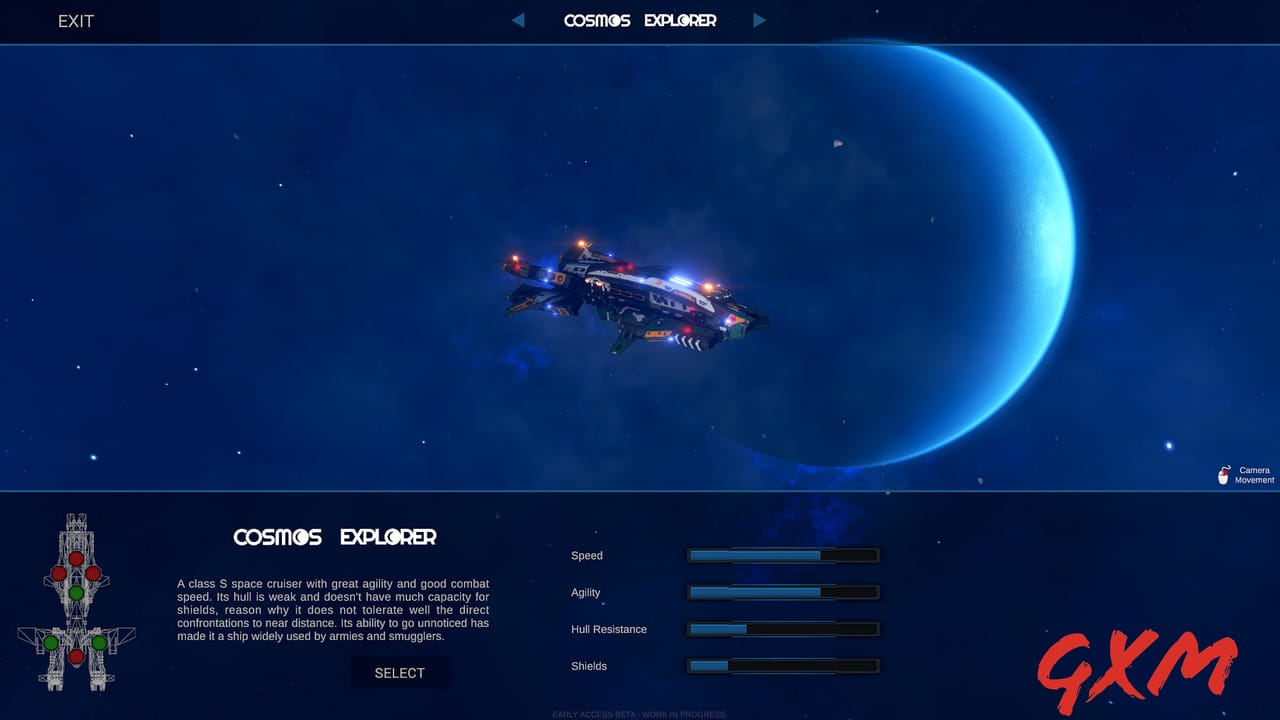Click the Camera Movement mouse icon
The height and width of the screenshot is (720, 1280).
pyautogui.click(x=1224, y=474)
